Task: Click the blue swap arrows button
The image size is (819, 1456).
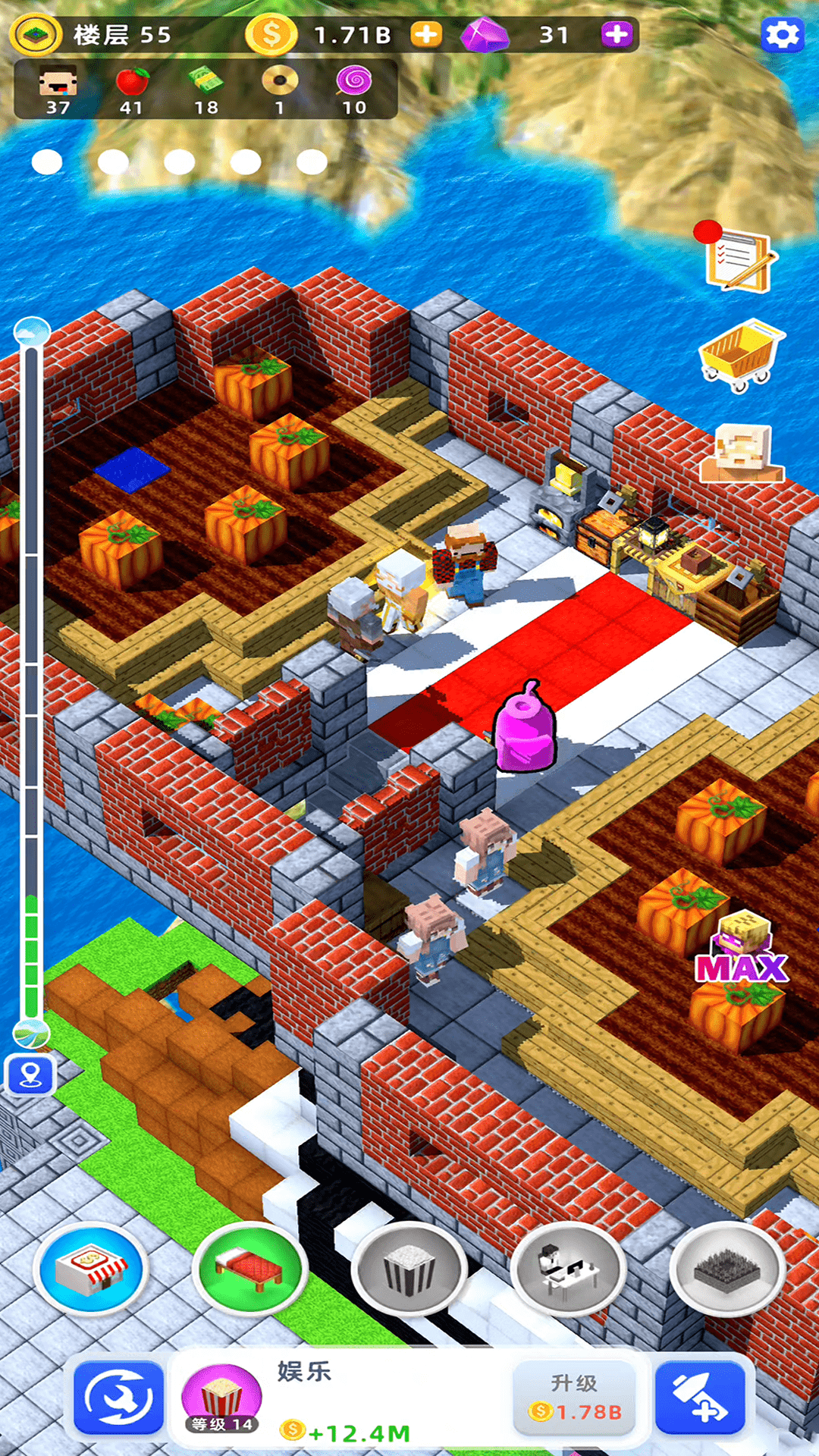Action: 119,1398
